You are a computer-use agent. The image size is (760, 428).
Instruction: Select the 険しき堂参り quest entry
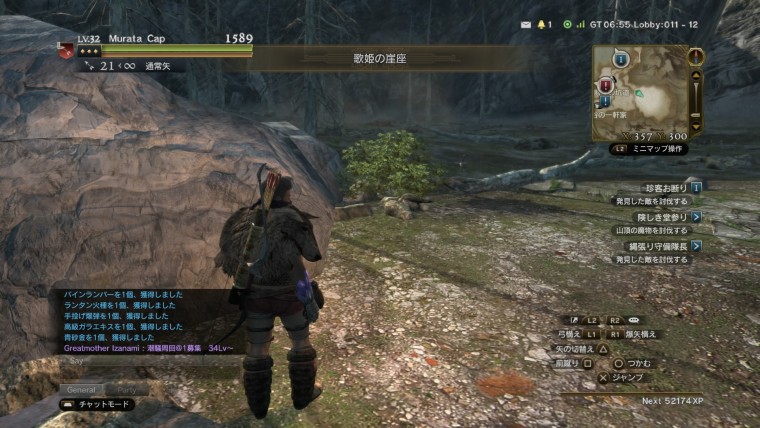tap(660, 216)
